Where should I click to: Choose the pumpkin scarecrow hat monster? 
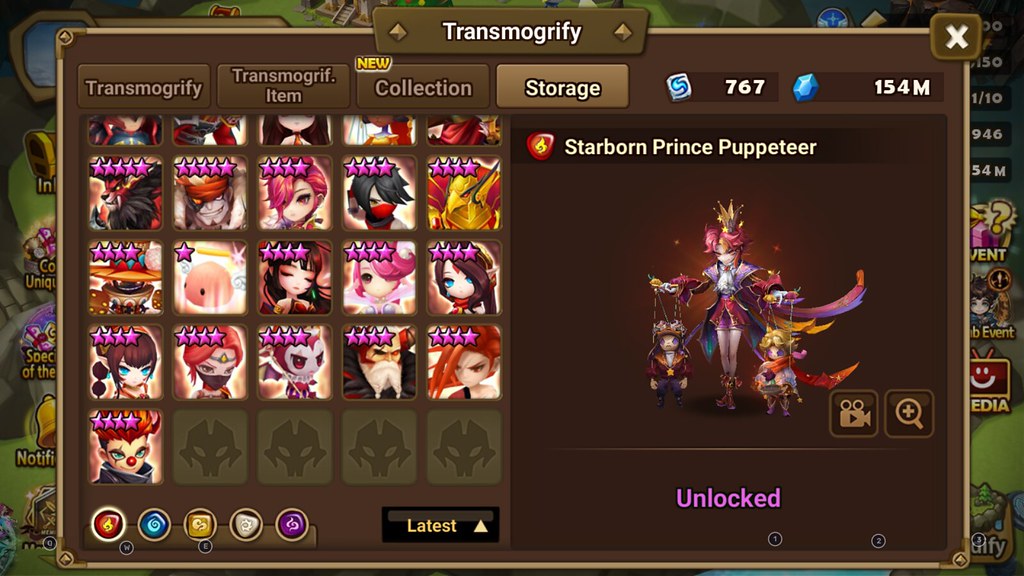click(126, 277)
